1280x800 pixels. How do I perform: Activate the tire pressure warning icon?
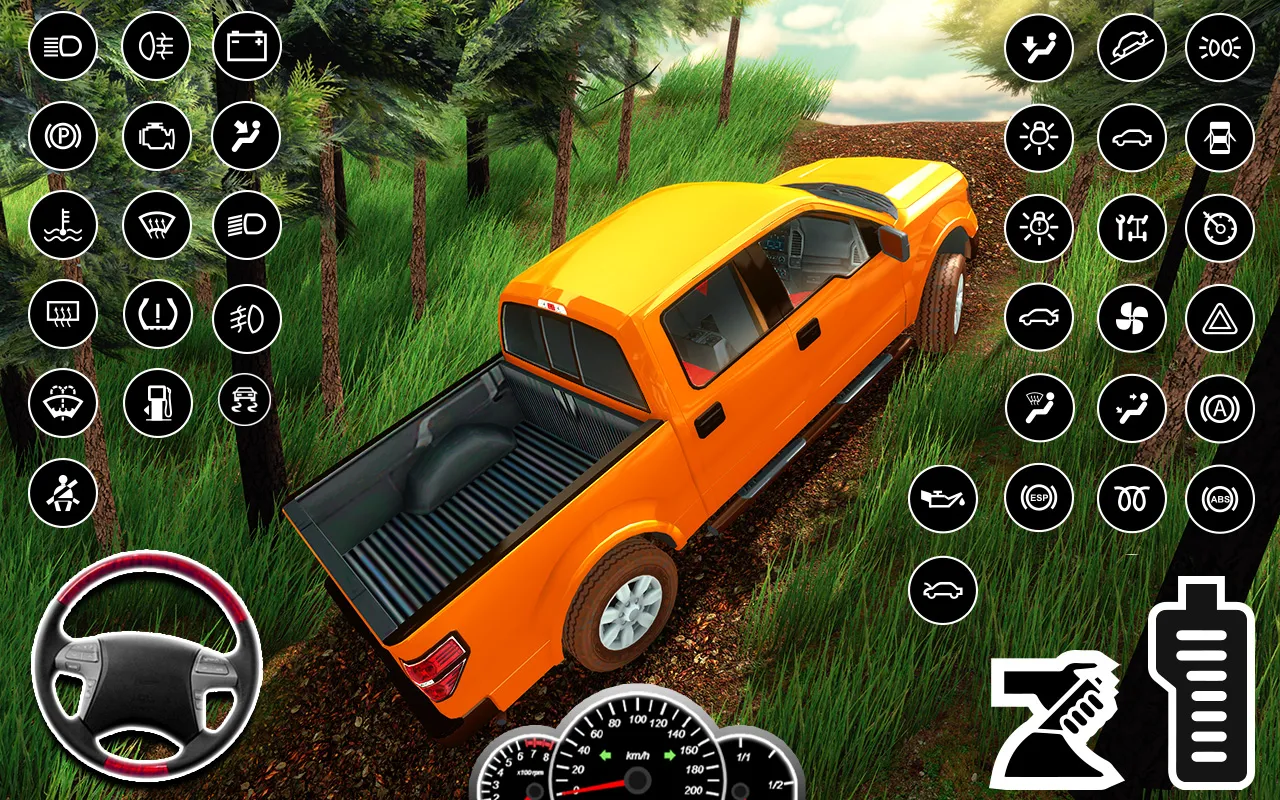point(157,313)
